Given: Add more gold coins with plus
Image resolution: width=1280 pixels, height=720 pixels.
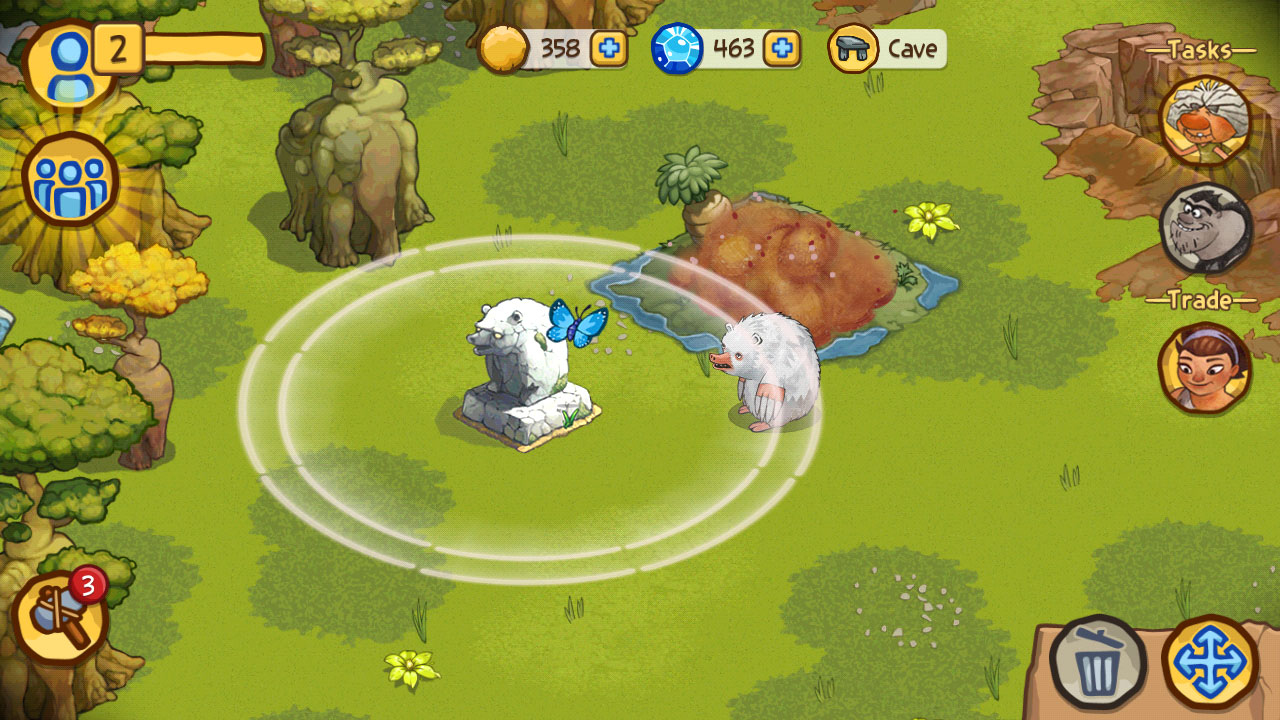Looking at the screenshot, I should [x=608, y=48].
